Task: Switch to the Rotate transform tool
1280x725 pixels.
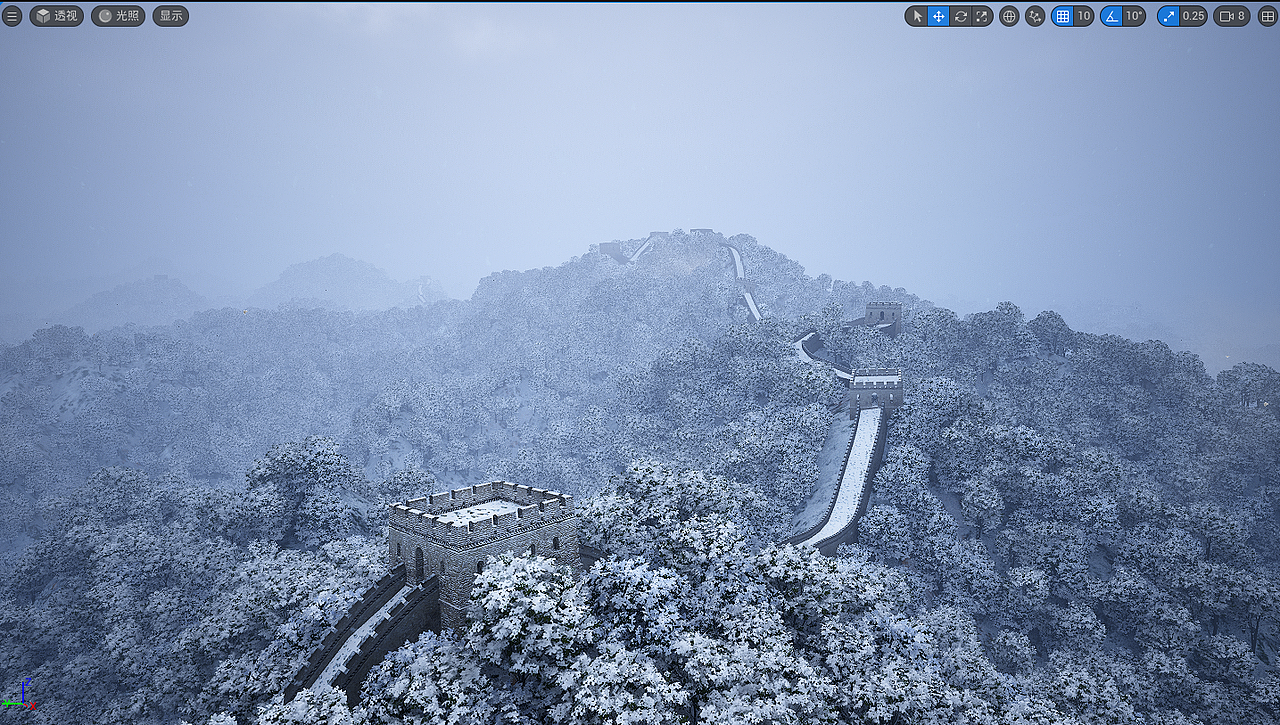Action: tap(960, 16)
